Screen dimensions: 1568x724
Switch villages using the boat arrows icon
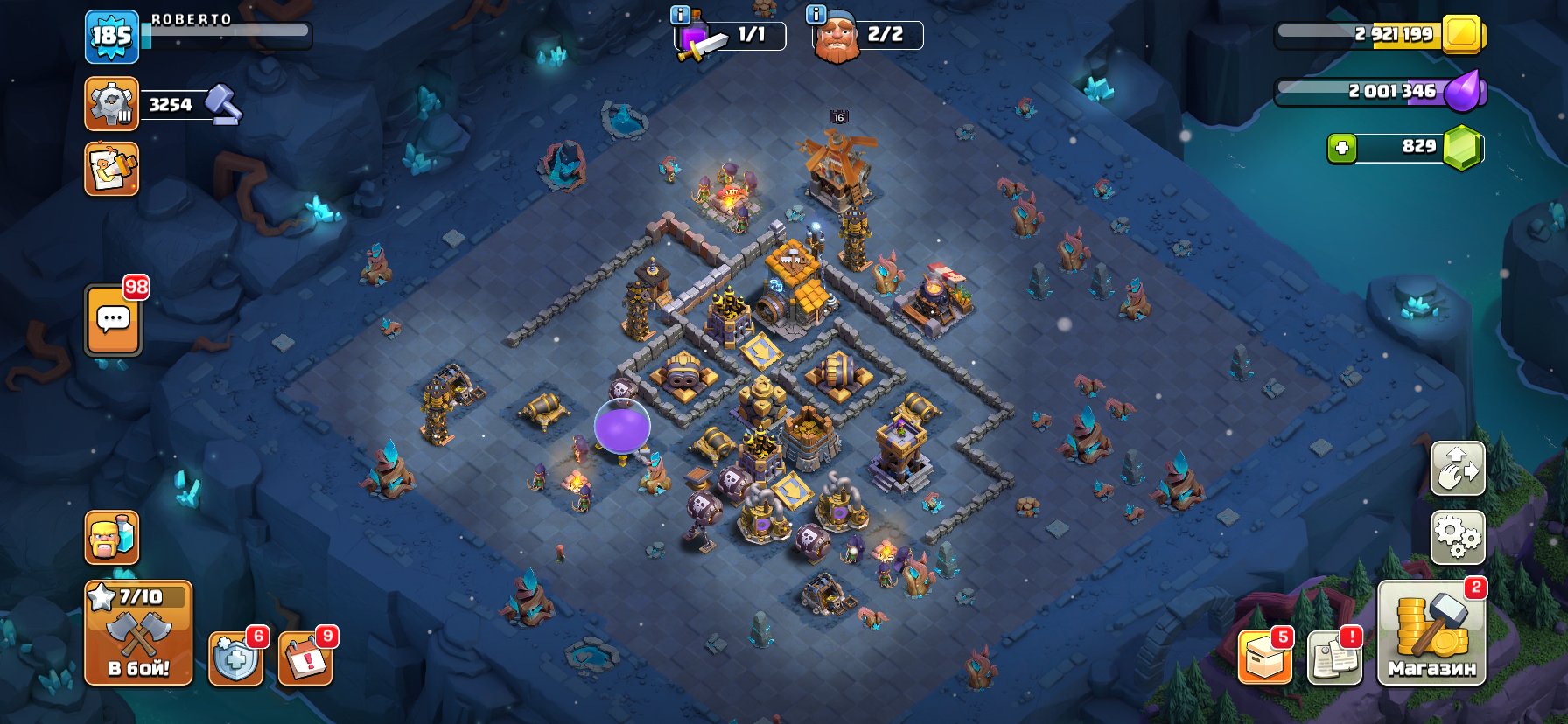click(1458, 469)
